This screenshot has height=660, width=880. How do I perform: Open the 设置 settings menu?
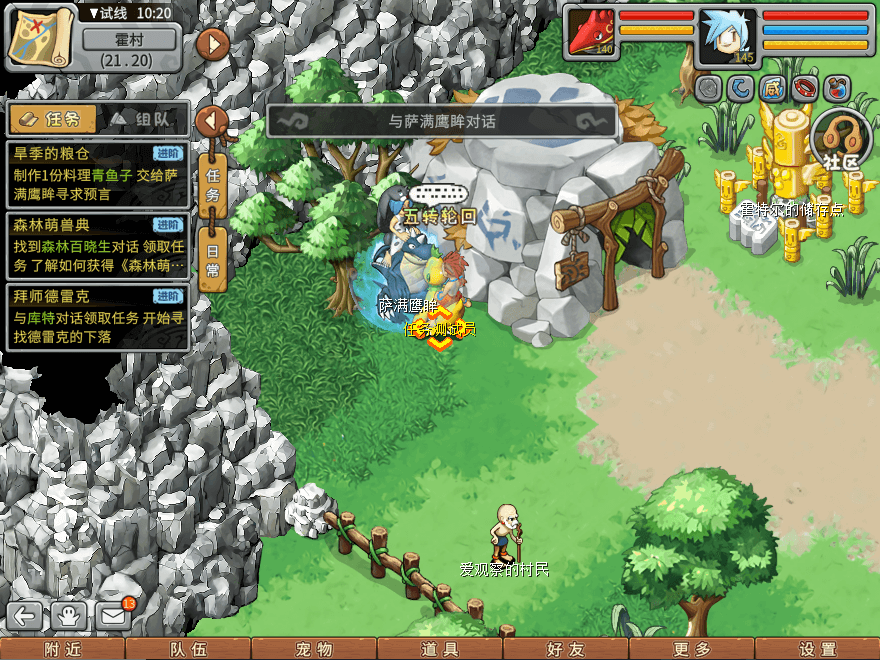click(x=818, y=649)
